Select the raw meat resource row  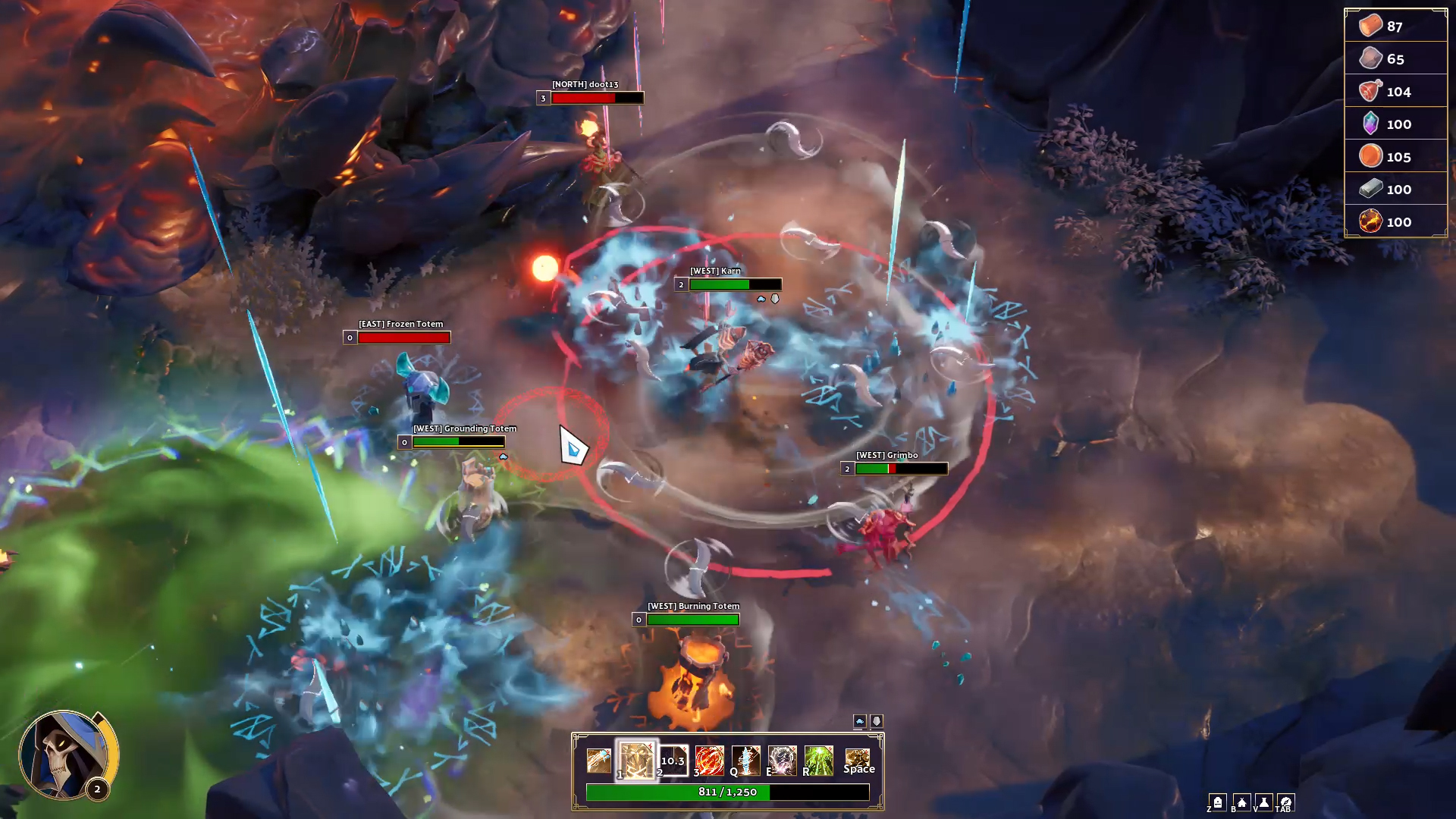[x=1395, y=92]
